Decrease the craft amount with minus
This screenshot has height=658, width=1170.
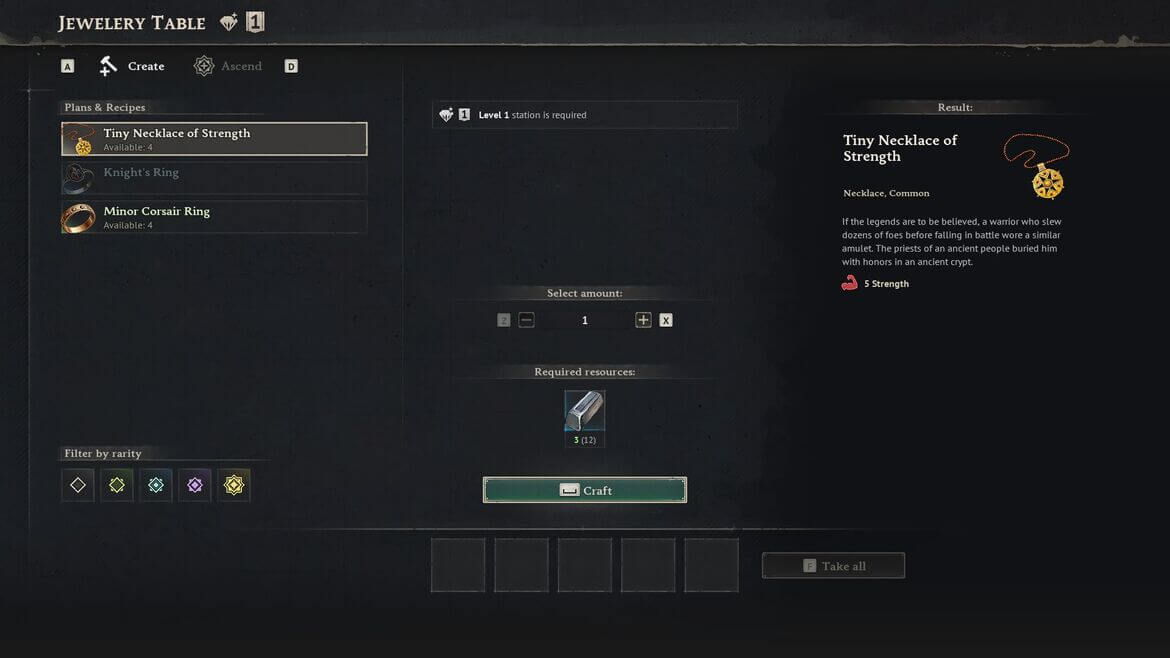pos(527,320)
